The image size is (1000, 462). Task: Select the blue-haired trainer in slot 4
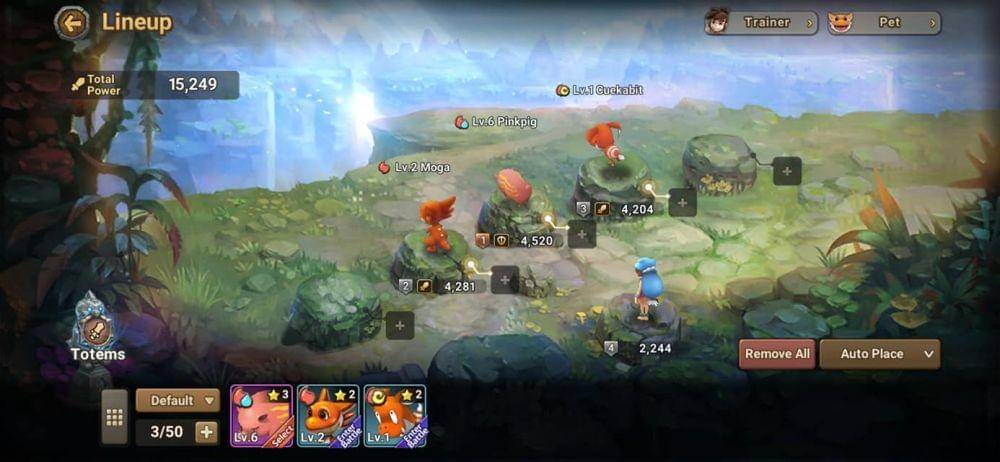click(648, 290)
